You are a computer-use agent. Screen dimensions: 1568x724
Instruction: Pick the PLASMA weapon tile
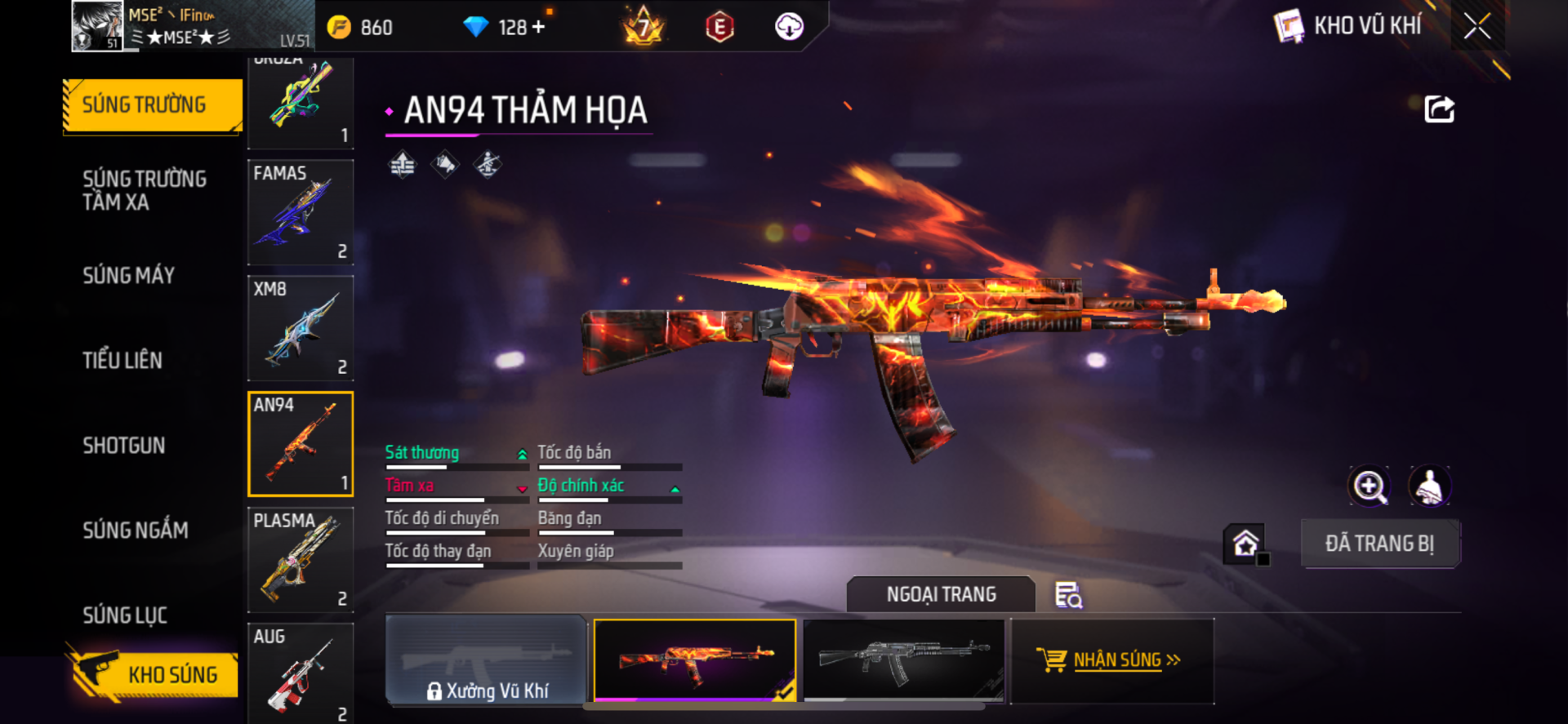(x=301, y=560)
